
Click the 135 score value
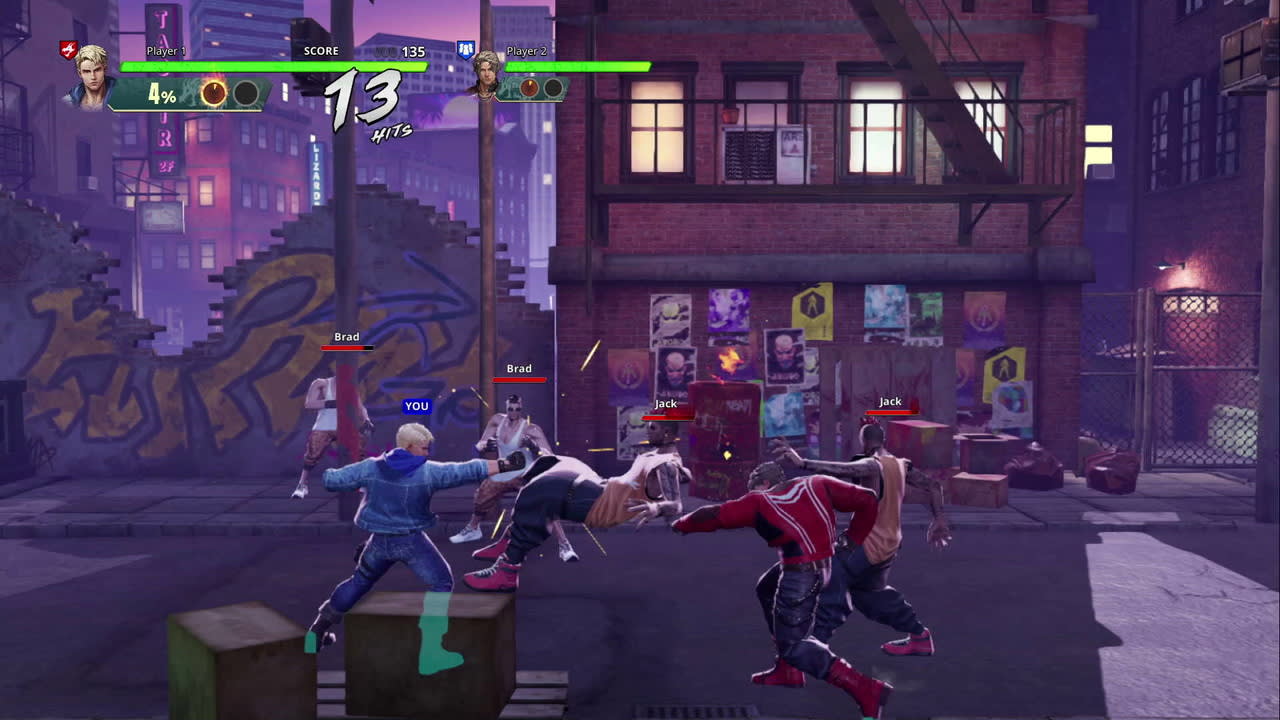412,50
